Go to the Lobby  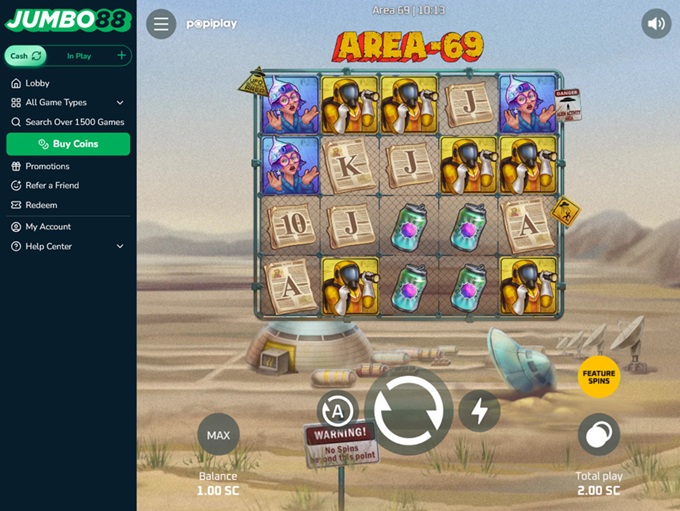click(38, 83)
